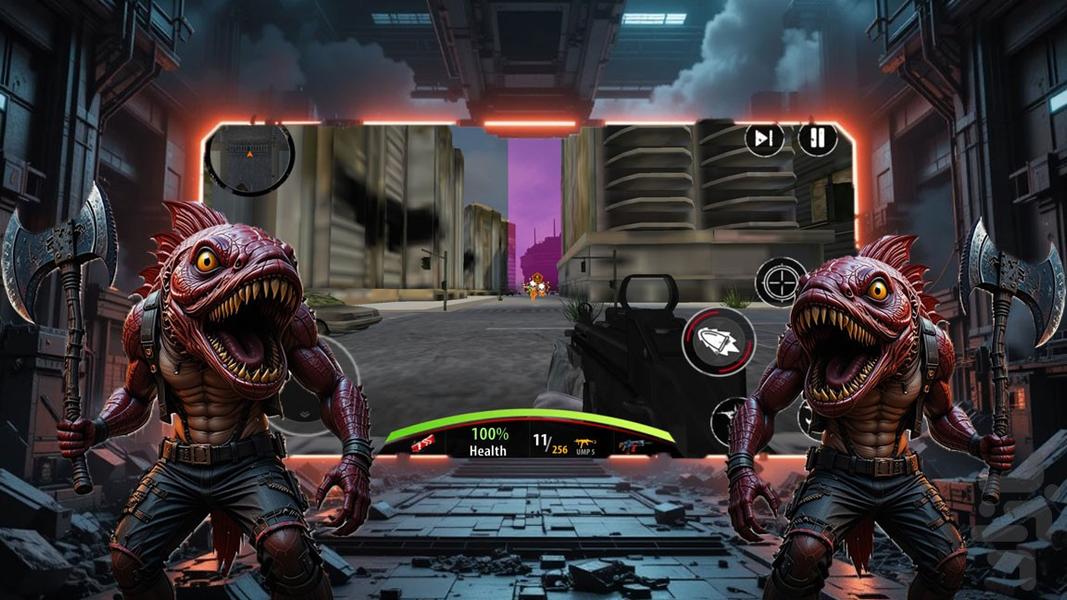1067x600 pixels.
Task: Open the circular minimap
Action: (x=249, y=158)
